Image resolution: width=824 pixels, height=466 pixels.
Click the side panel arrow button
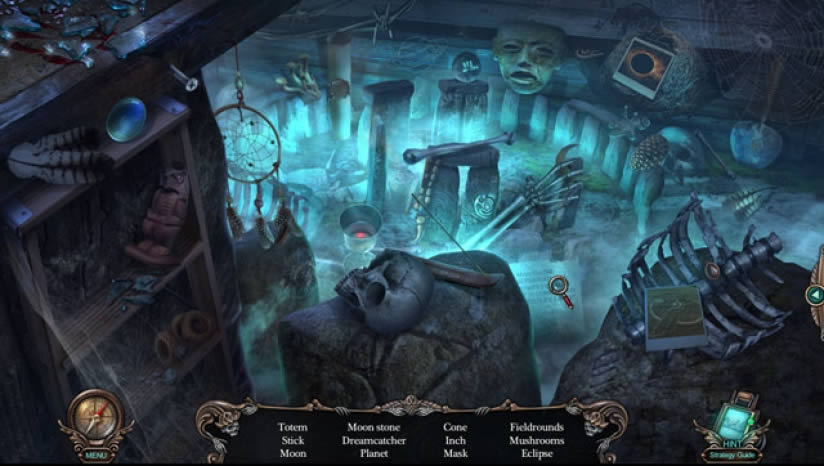814,294
